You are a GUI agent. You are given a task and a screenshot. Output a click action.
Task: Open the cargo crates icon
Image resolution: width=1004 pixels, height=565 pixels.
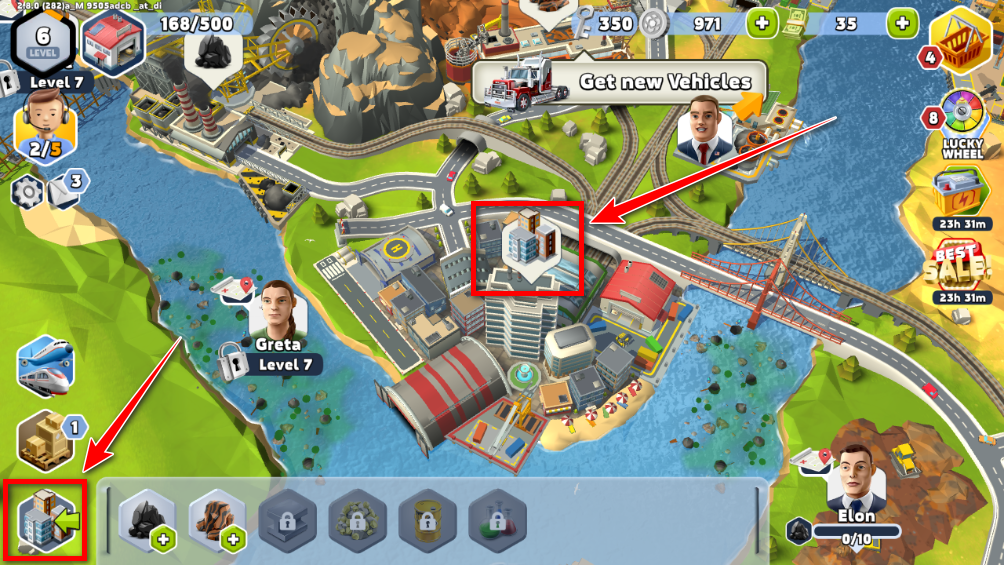(x=46, y=438)
